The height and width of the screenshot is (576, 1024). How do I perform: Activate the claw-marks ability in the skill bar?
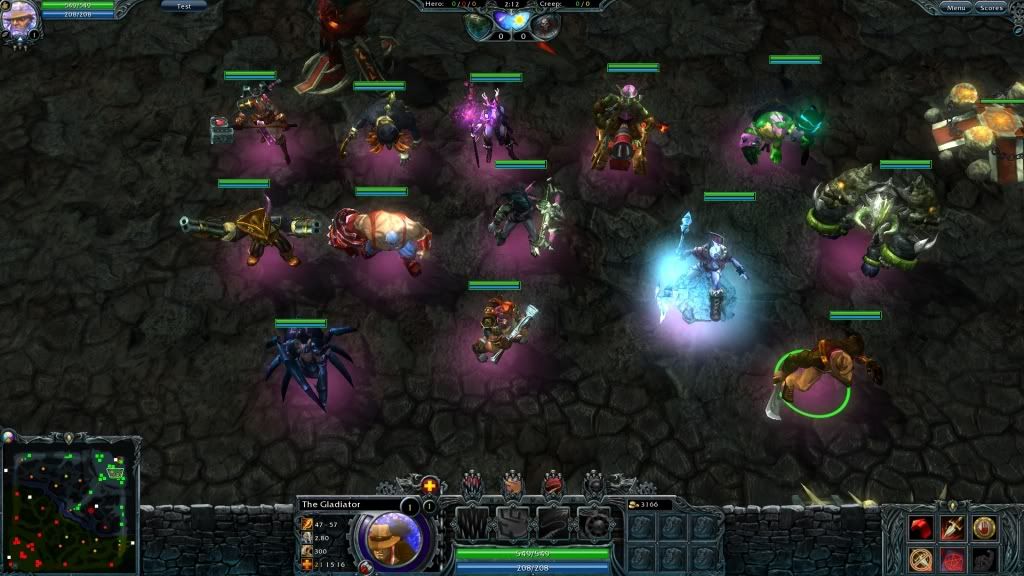[471, 522]
